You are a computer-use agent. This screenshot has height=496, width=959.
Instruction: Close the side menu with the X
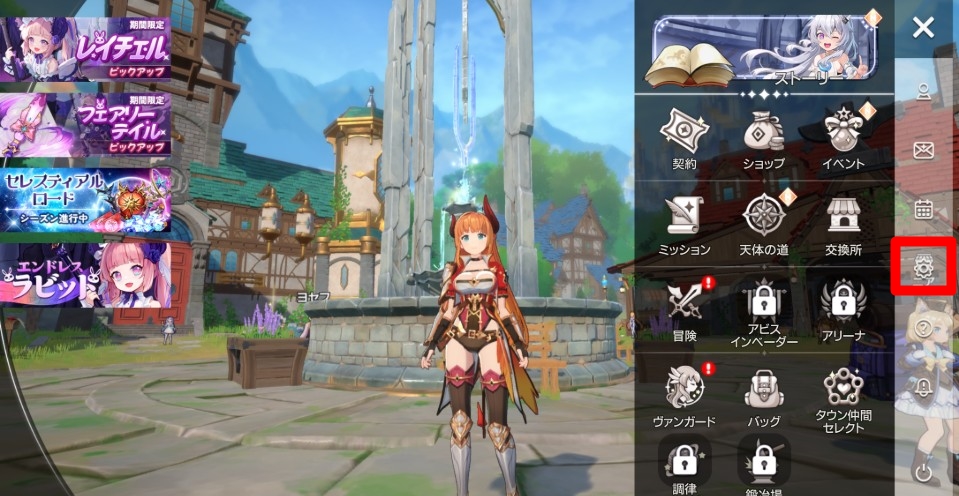pyautogui.click(x=923, y=27)
